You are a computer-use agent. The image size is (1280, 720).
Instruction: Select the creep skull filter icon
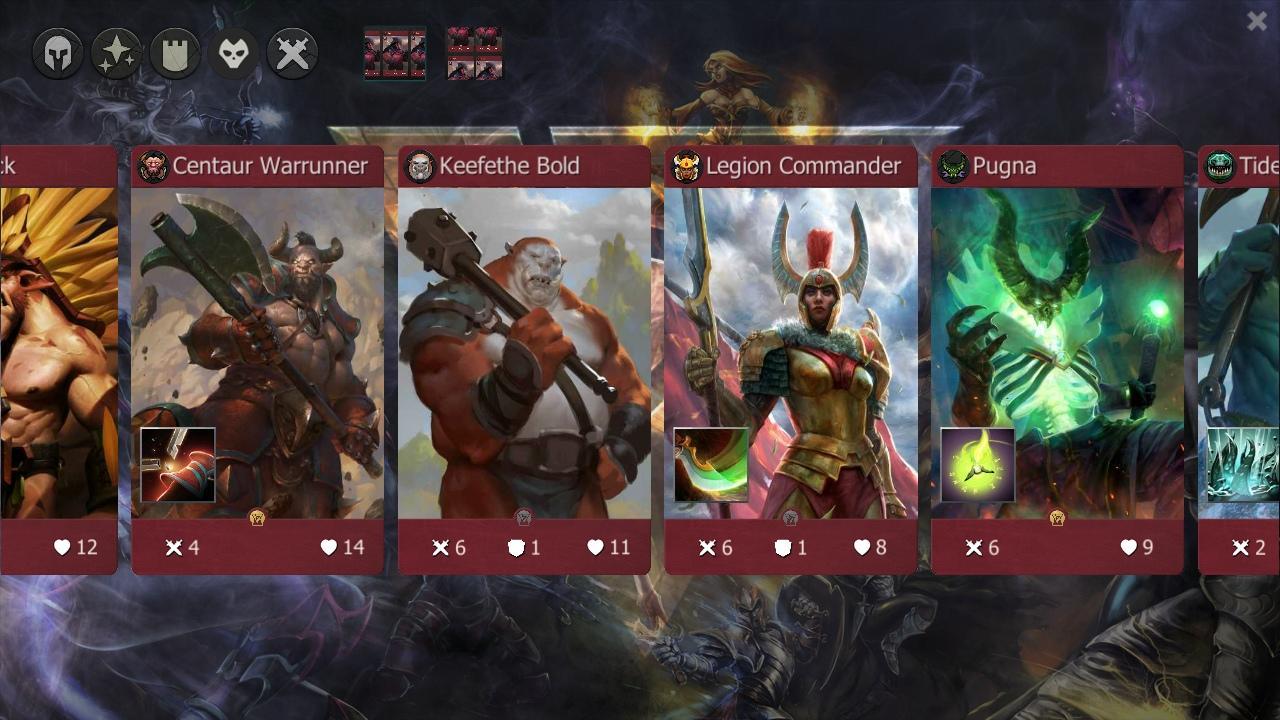coord(234,52)
